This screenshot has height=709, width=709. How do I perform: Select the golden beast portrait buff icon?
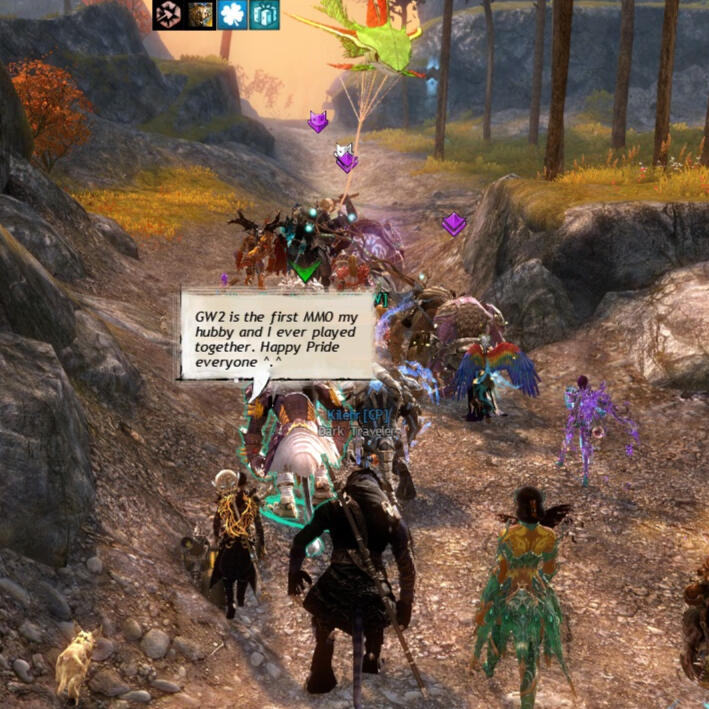200,15
